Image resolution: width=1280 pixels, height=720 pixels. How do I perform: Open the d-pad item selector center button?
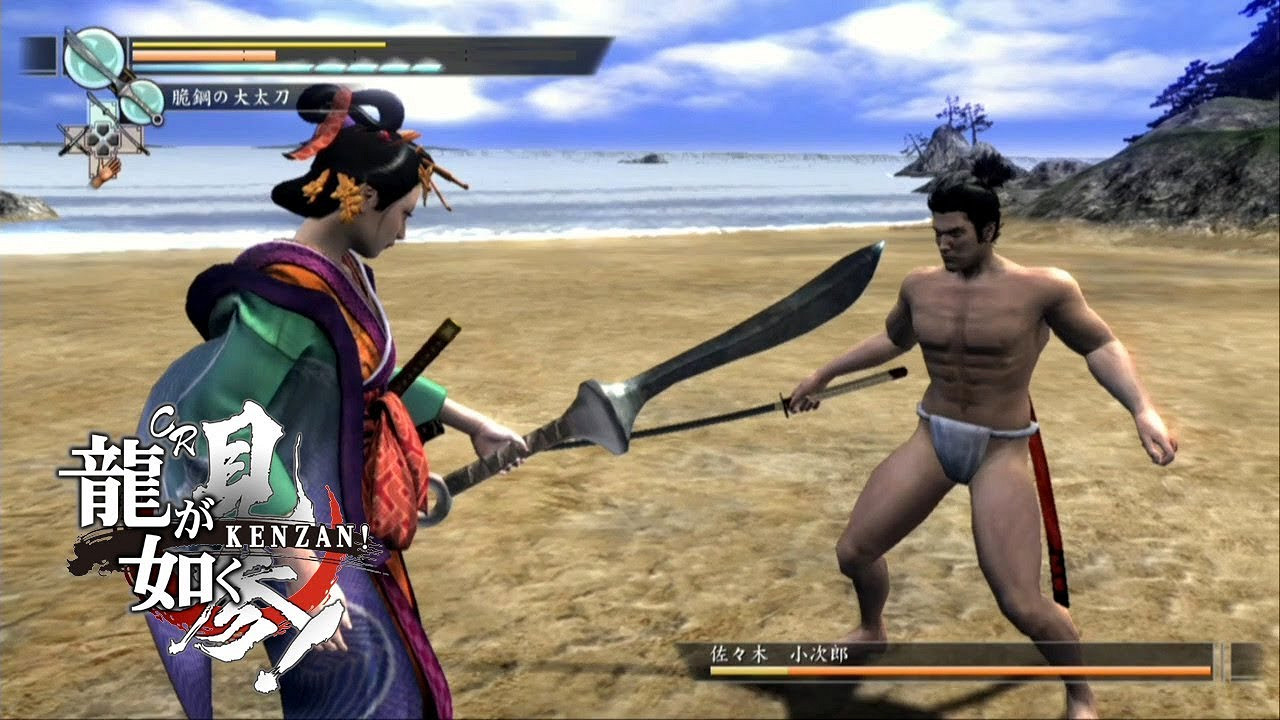coord(102,138)
